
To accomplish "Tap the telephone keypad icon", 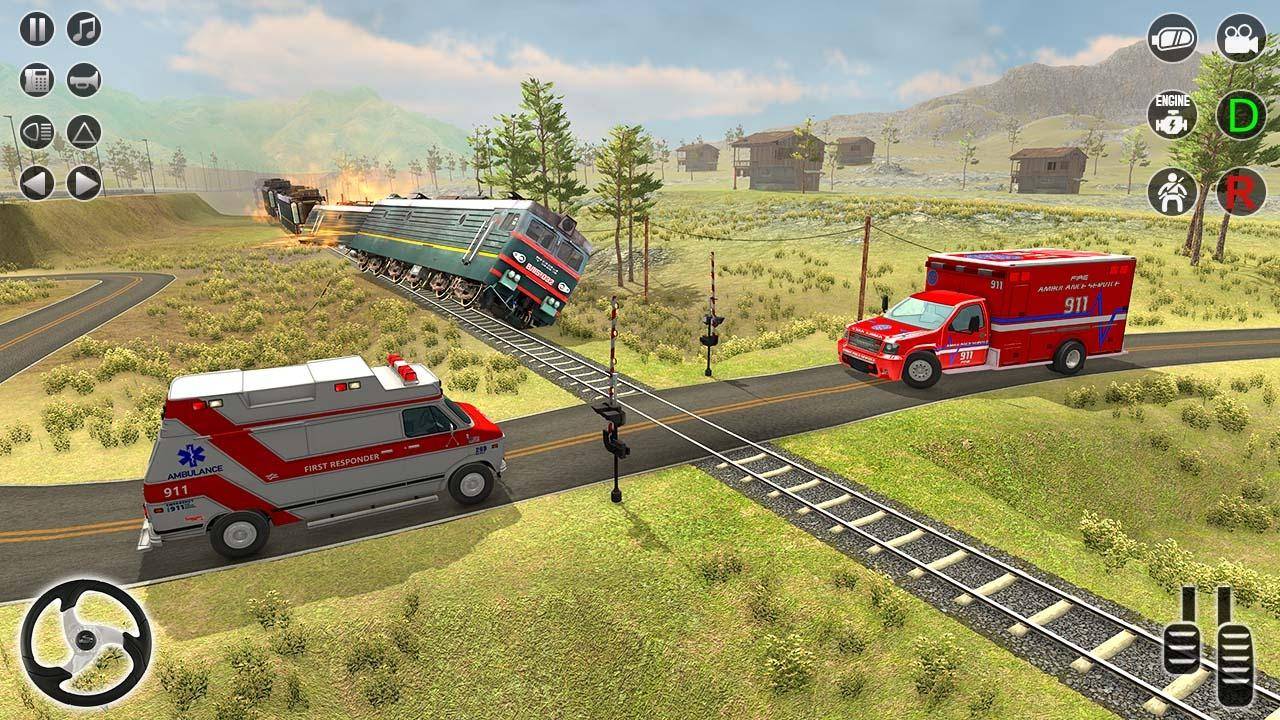I will (x=37, y=80).
